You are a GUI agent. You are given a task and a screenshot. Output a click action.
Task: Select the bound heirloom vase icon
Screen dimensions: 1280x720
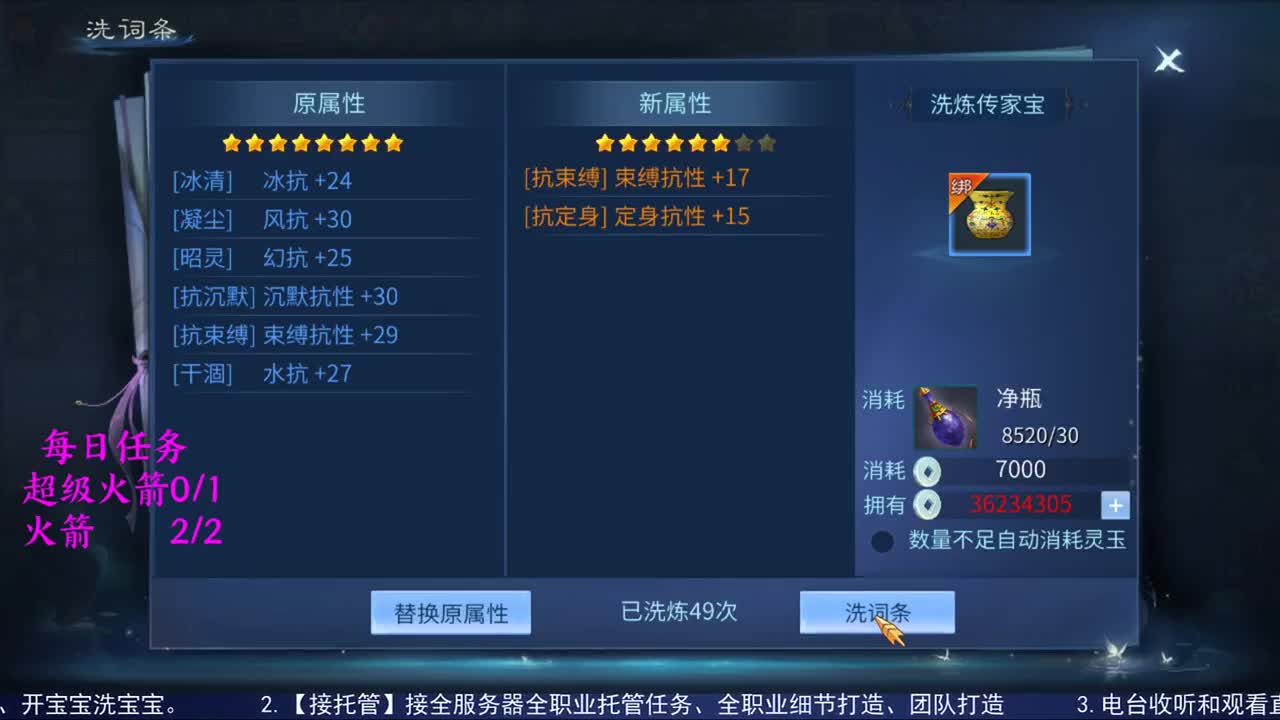(x=988, y=213)
